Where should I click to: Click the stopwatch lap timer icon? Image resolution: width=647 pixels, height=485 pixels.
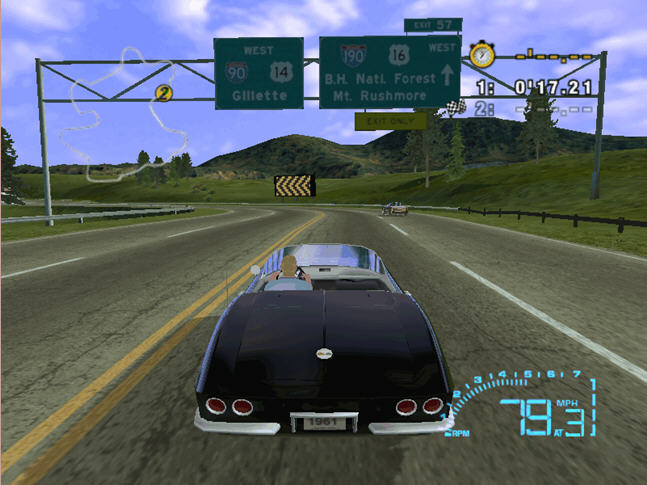coord(480,54)
